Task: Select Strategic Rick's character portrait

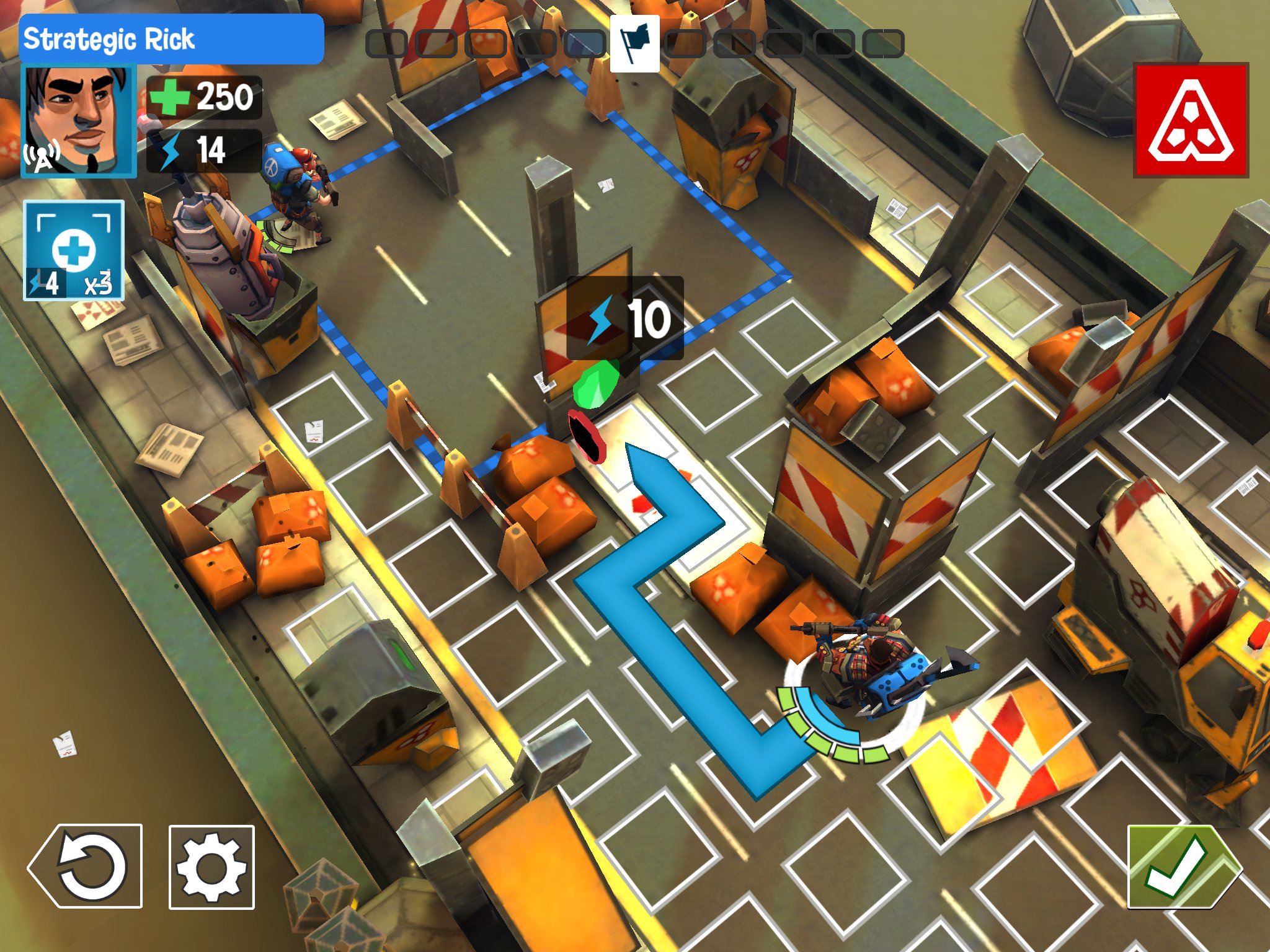Action: pyautogui.click(x=78, y=120)
